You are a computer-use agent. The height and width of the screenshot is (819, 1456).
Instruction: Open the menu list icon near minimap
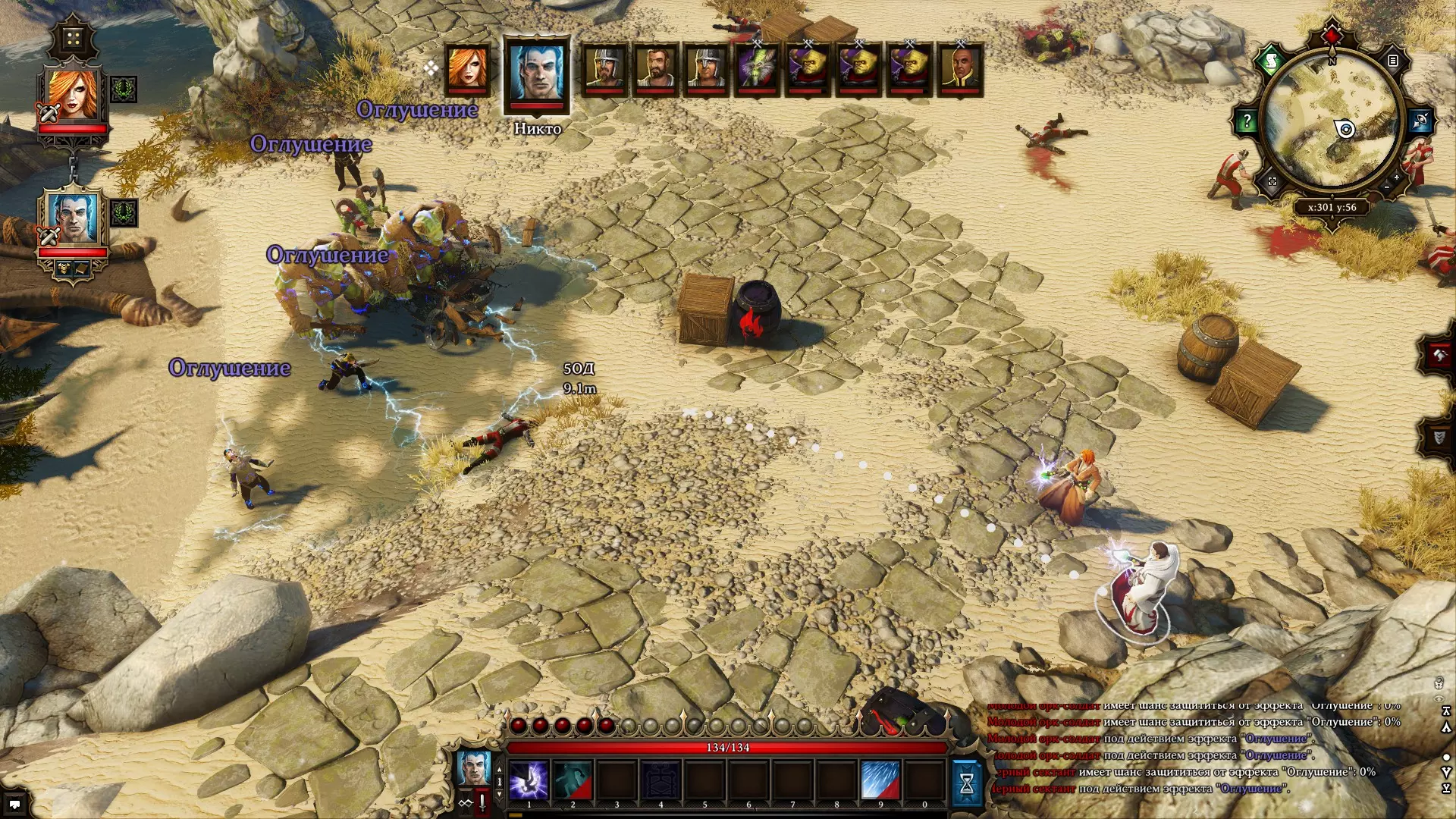1392,61
